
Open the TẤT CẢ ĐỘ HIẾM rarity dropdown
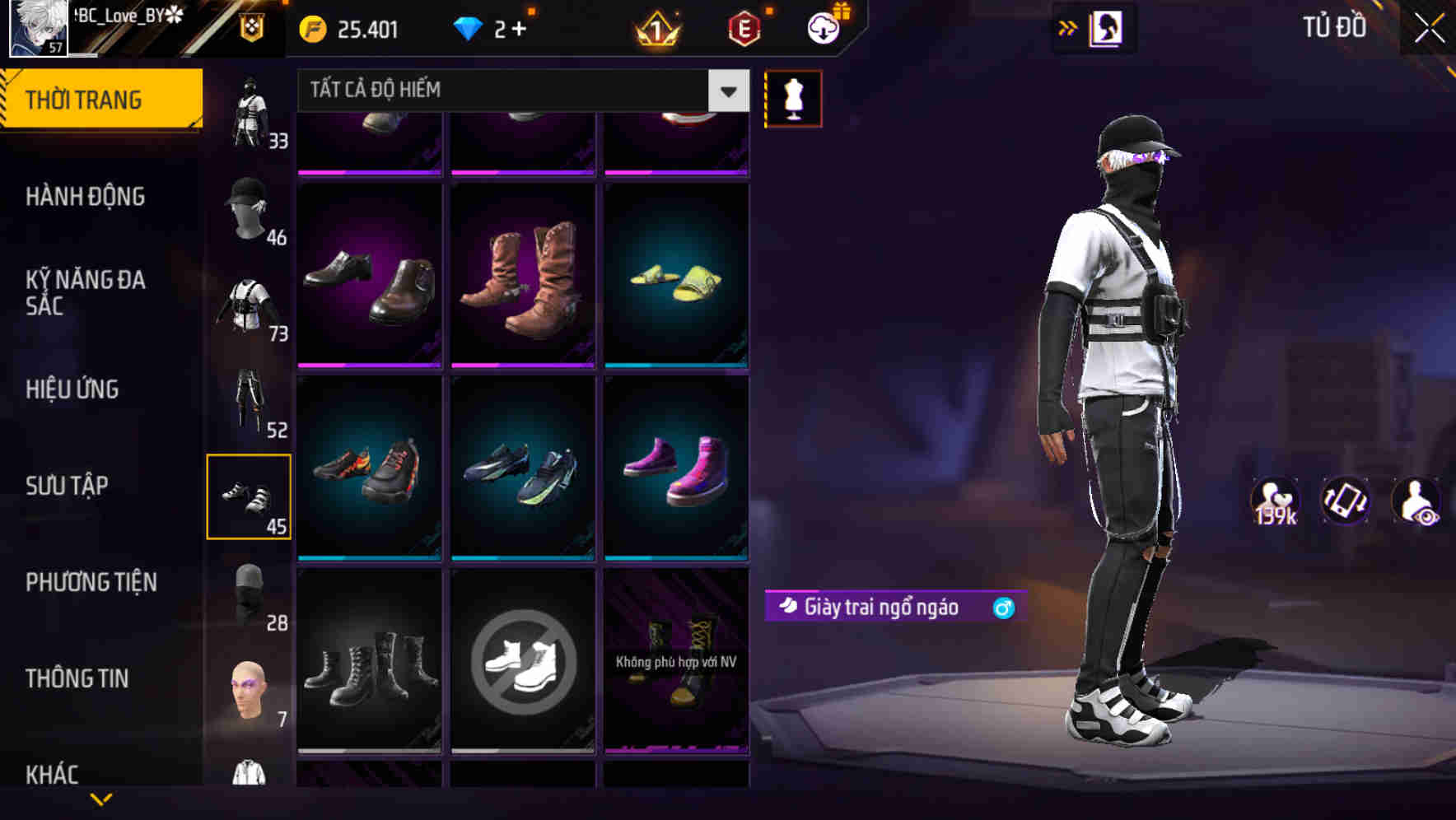511,90
